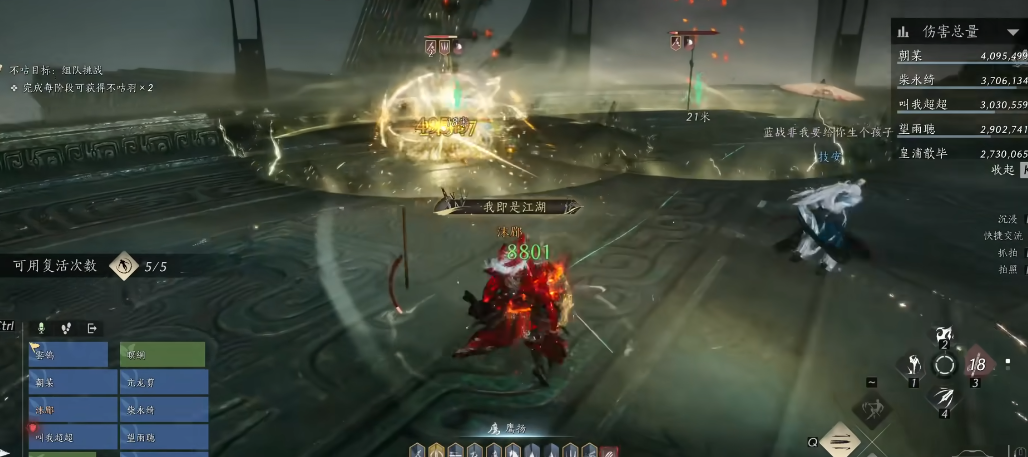Activate skill slot 2 flame ability

(x=943, y=335)
